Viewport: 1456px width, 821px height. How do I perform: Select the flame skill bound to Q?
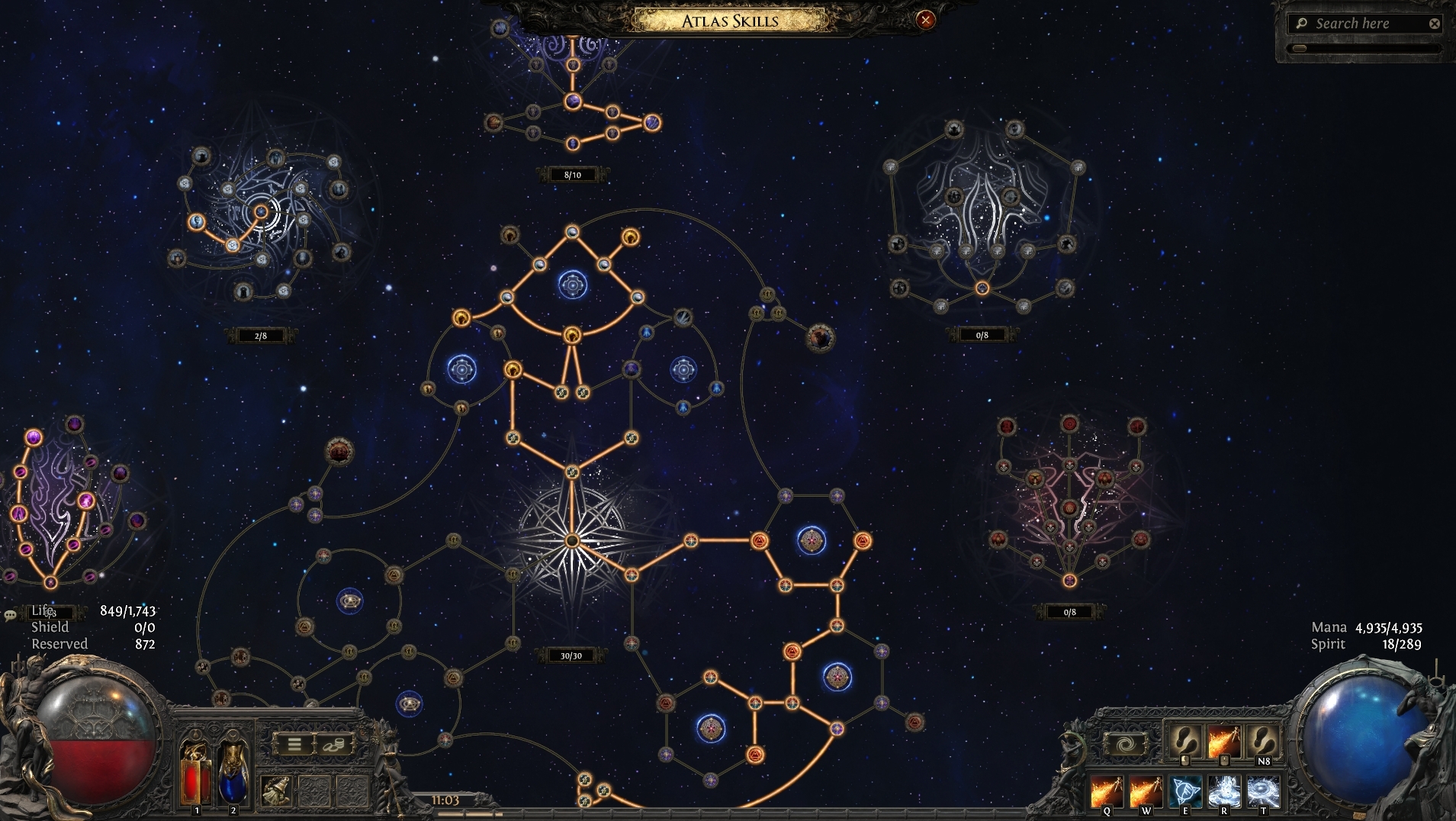tap(1107, 792)
